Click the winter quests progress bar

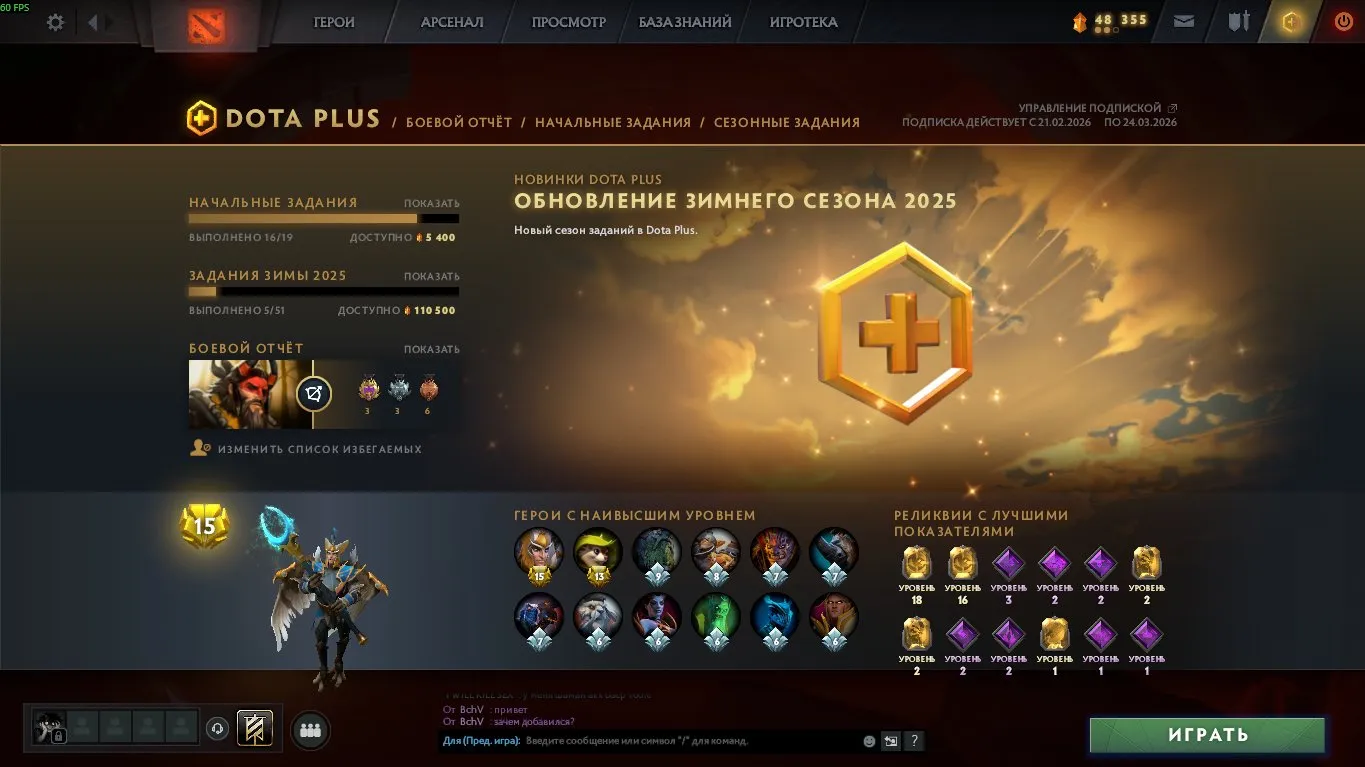click(320, 292)
